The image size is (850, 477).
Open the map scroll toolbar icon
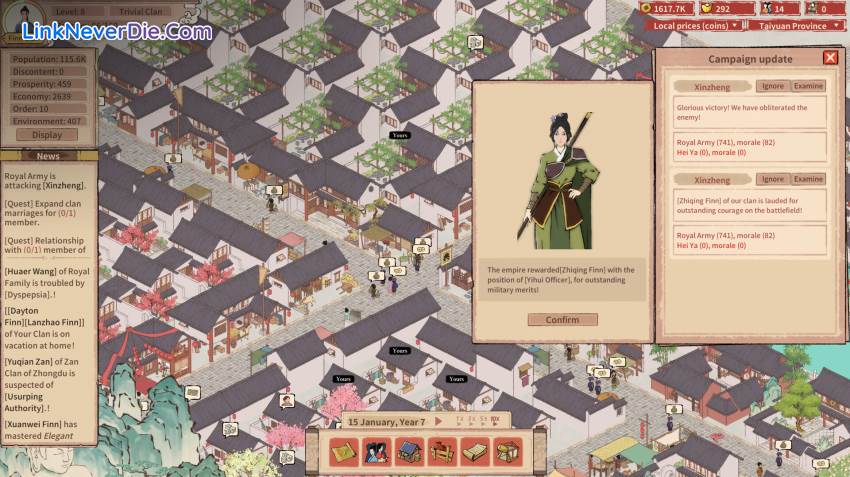(x=344, y=452)
